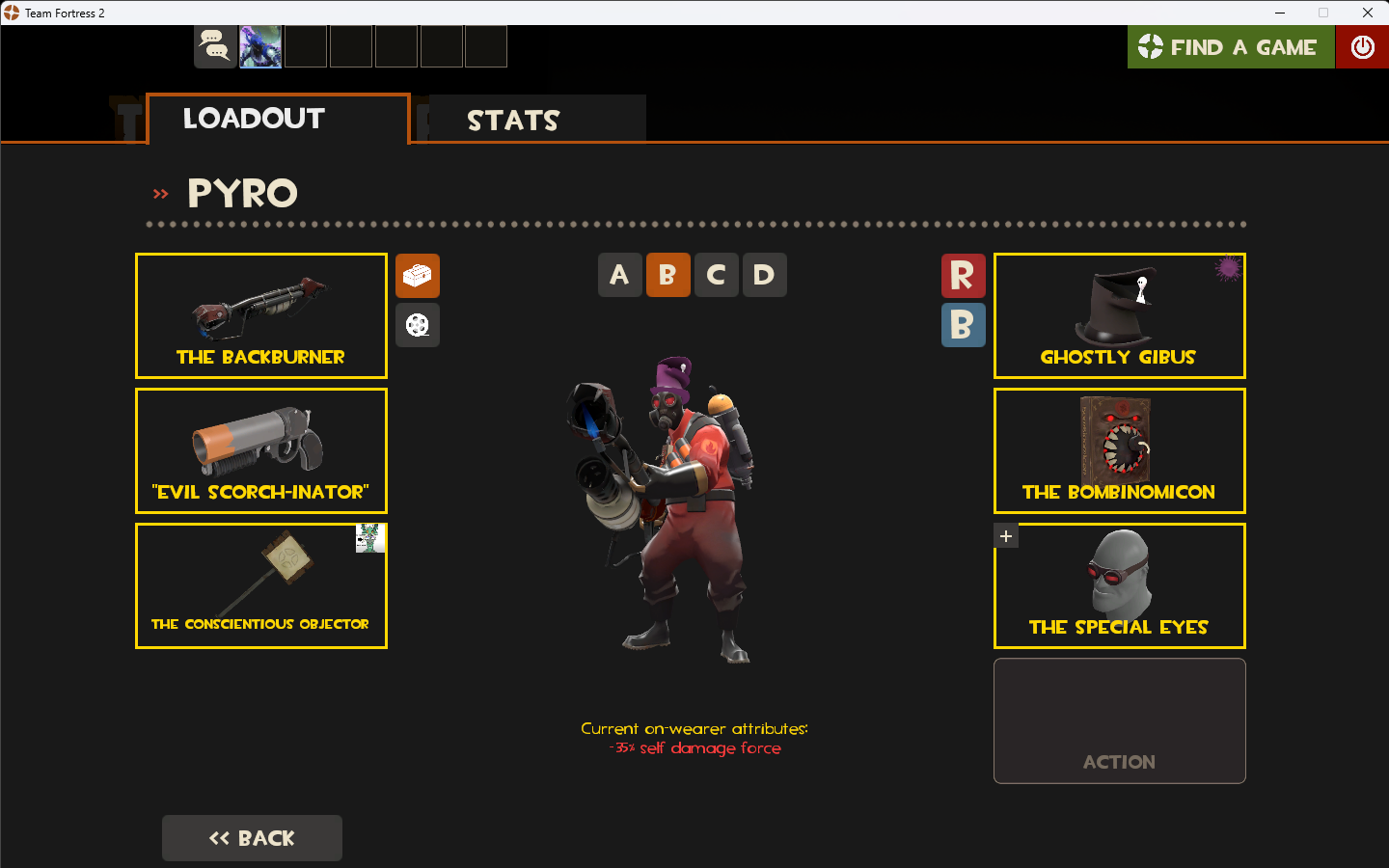Switch to the STATS tab

pos(513,120)
